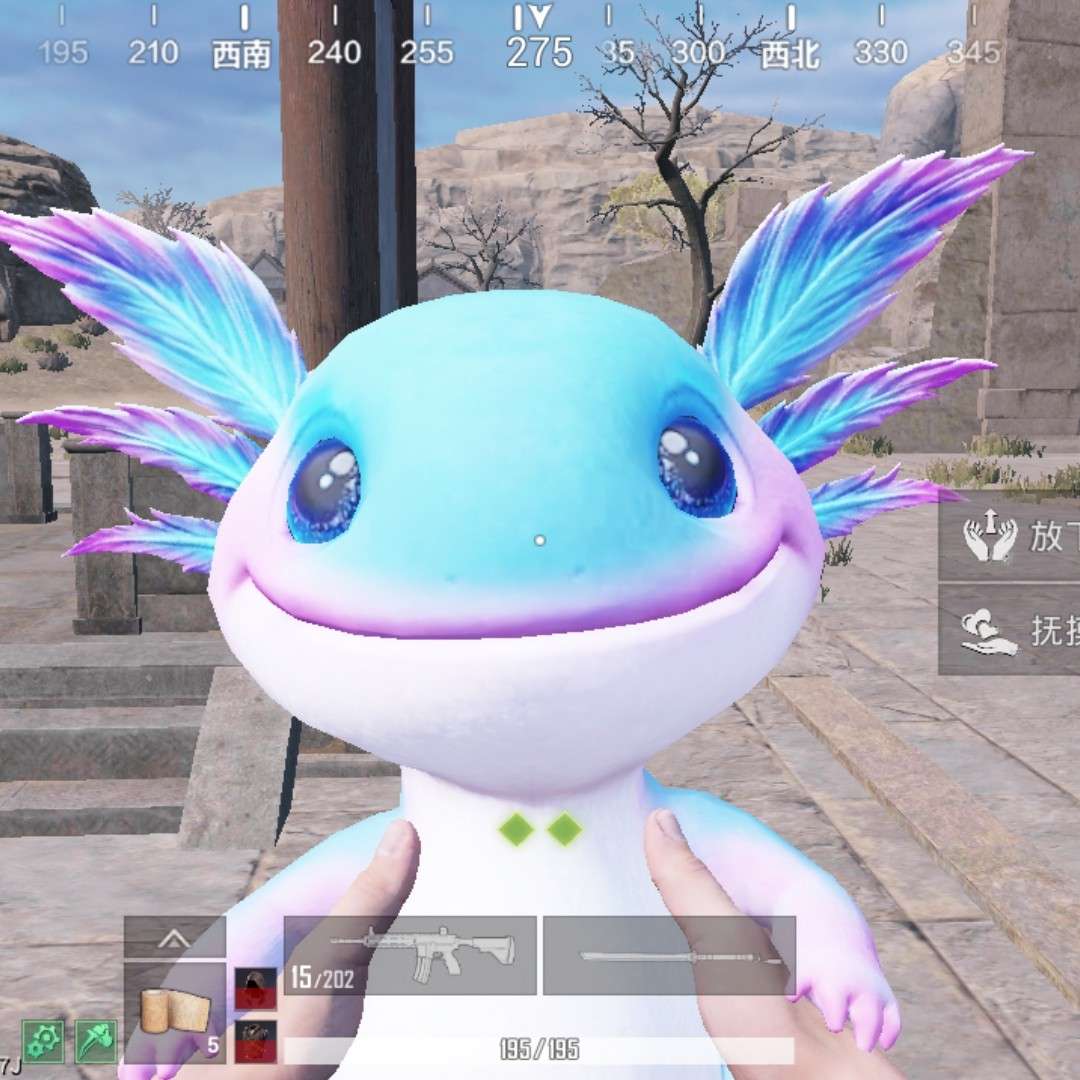This screenshot has height=1080, width=1080.
Task: Use the bandage healing item
Action: click(x=175, y=1012)
